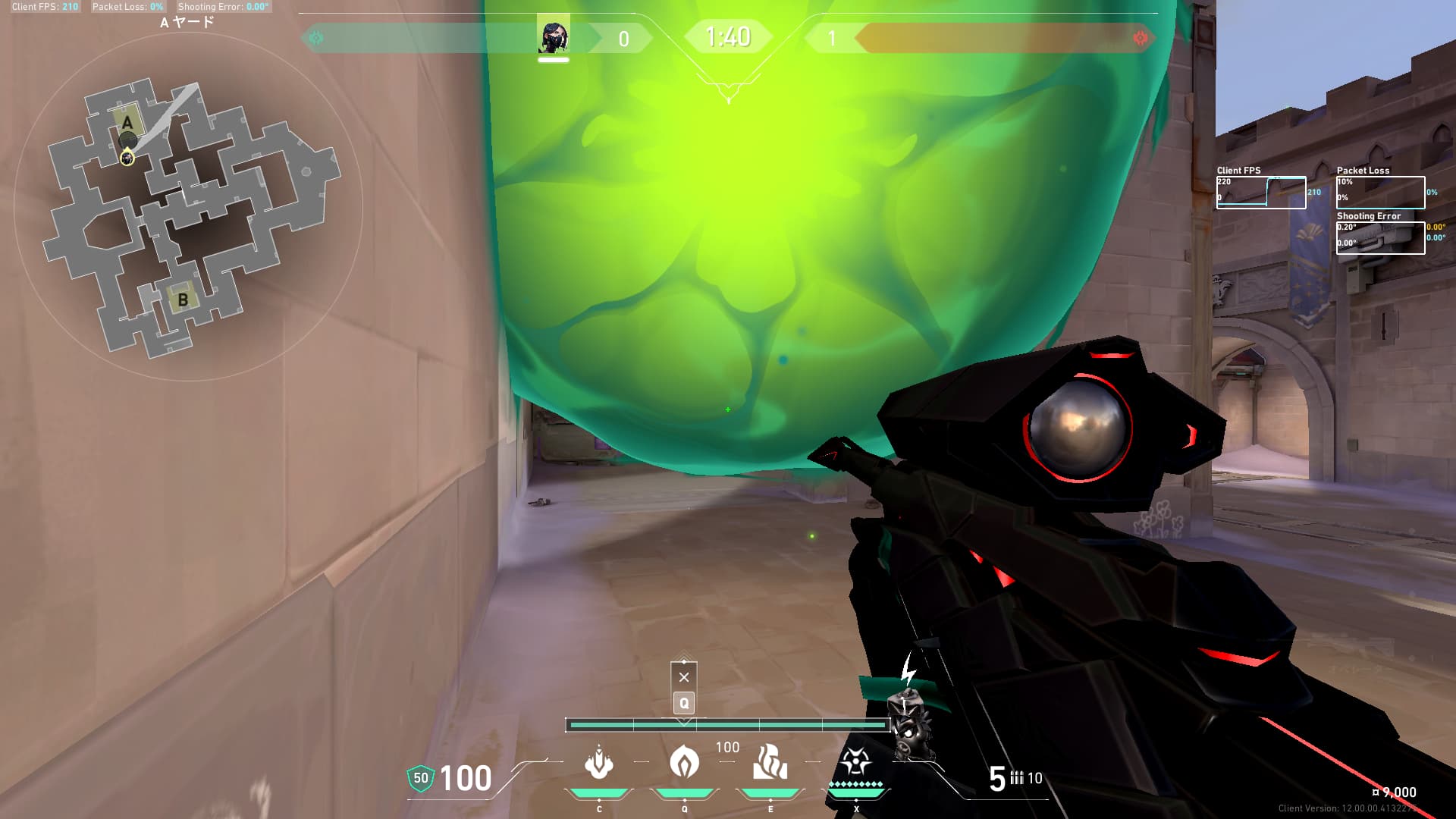
Task: Click the Shooting Error graph
Action: coord(1380,237)
